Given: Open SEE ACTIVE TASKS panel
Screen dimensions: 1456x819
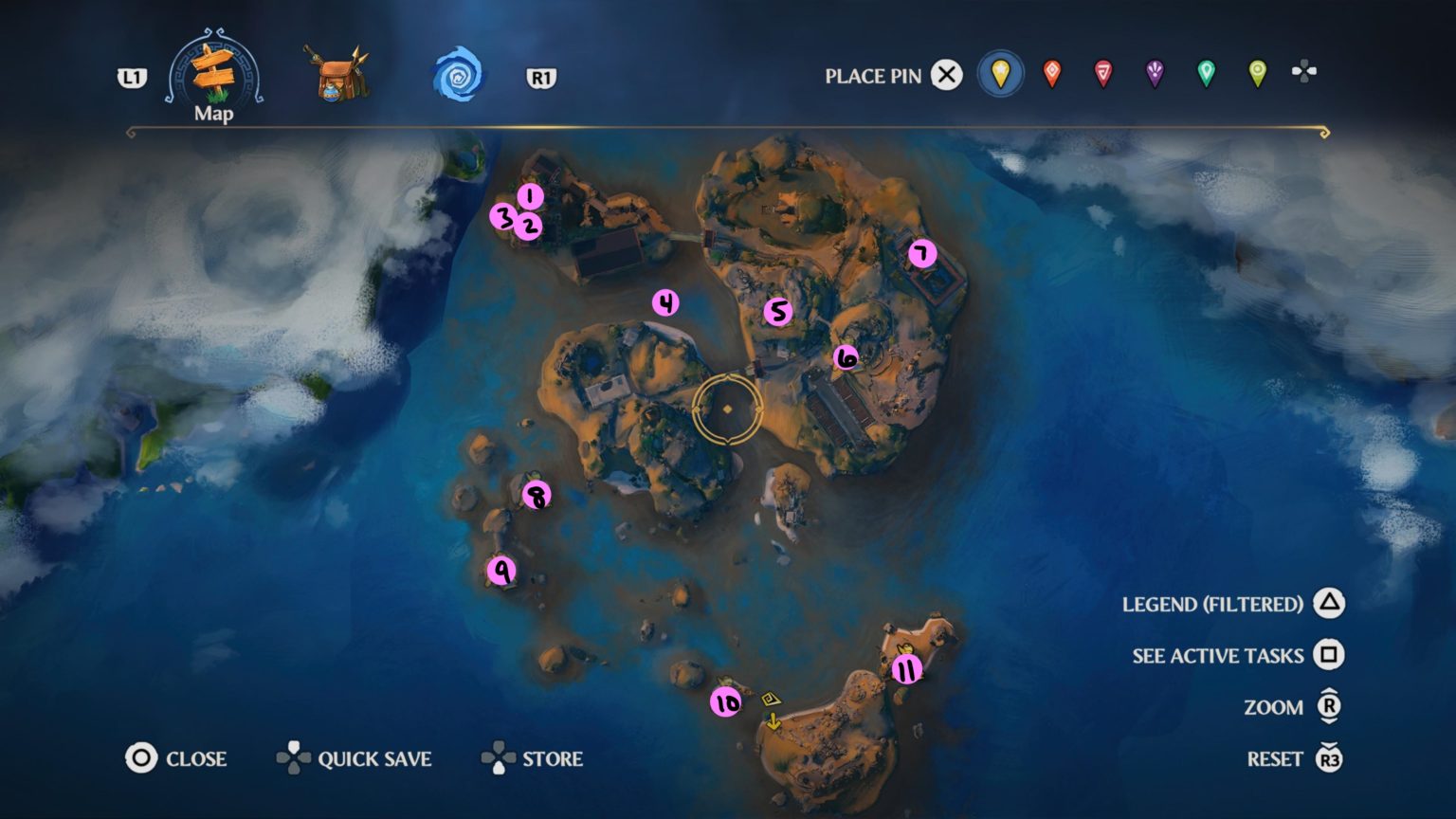Looking at the screenshot, I should [x=1326, y=655].
